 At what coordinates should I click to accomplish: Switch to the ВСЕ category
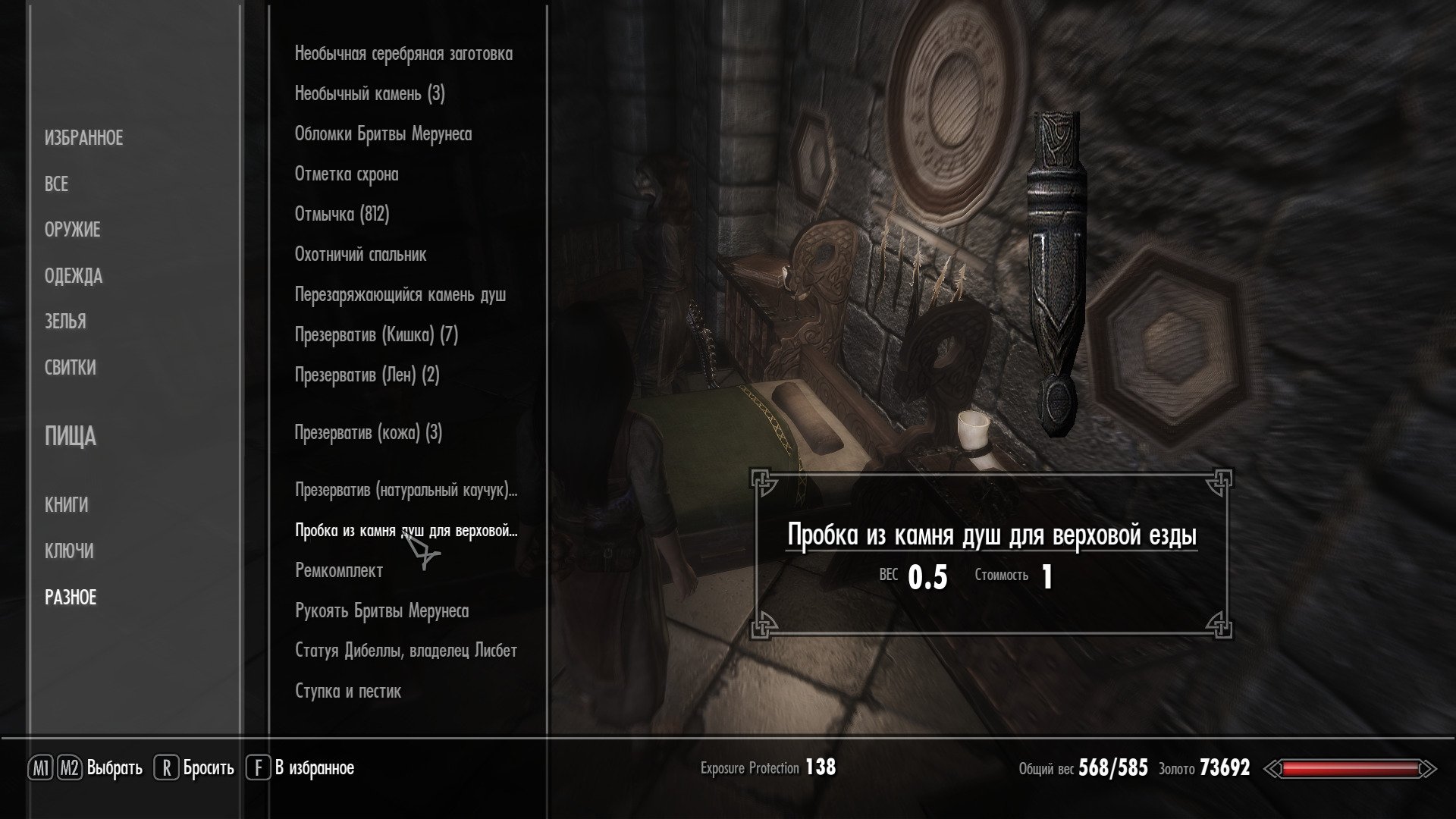pyautogui.click(x=56, y=184)
